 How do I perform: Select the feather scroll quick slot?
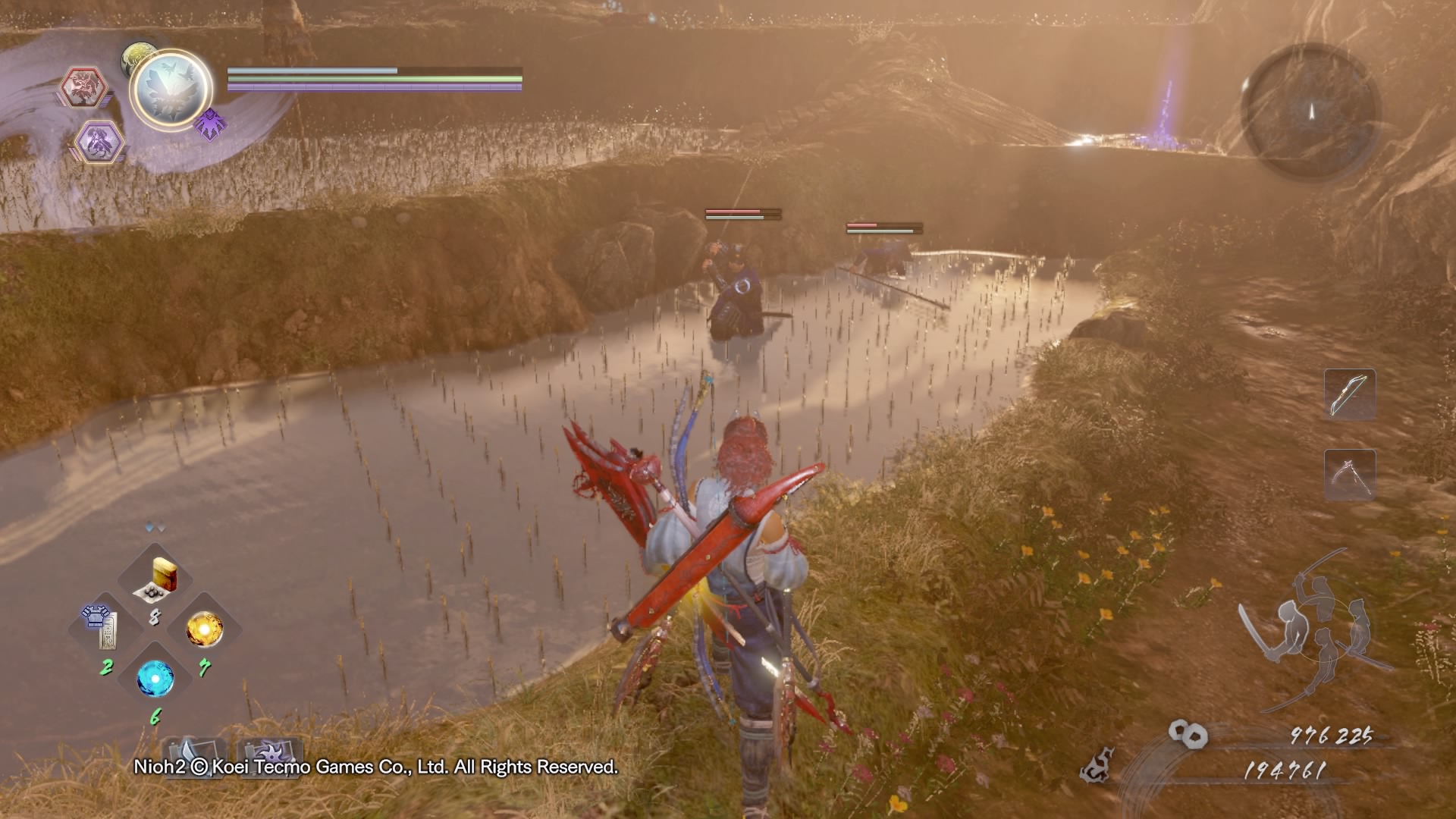tap(195, 754)
